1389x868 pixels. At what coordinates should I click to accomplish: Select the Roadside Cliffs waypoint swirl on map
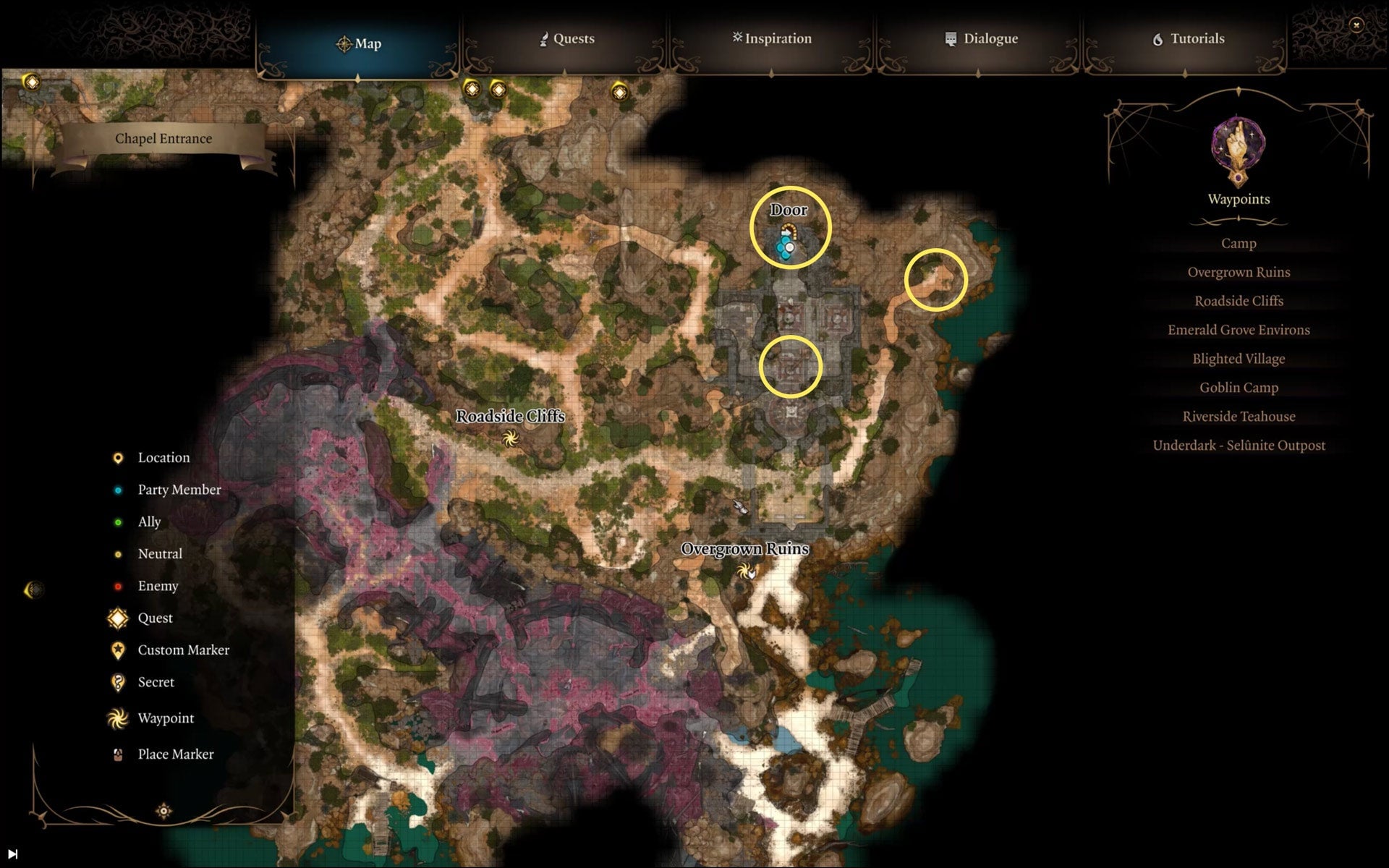pyautogui.click(x=511, y=437)
